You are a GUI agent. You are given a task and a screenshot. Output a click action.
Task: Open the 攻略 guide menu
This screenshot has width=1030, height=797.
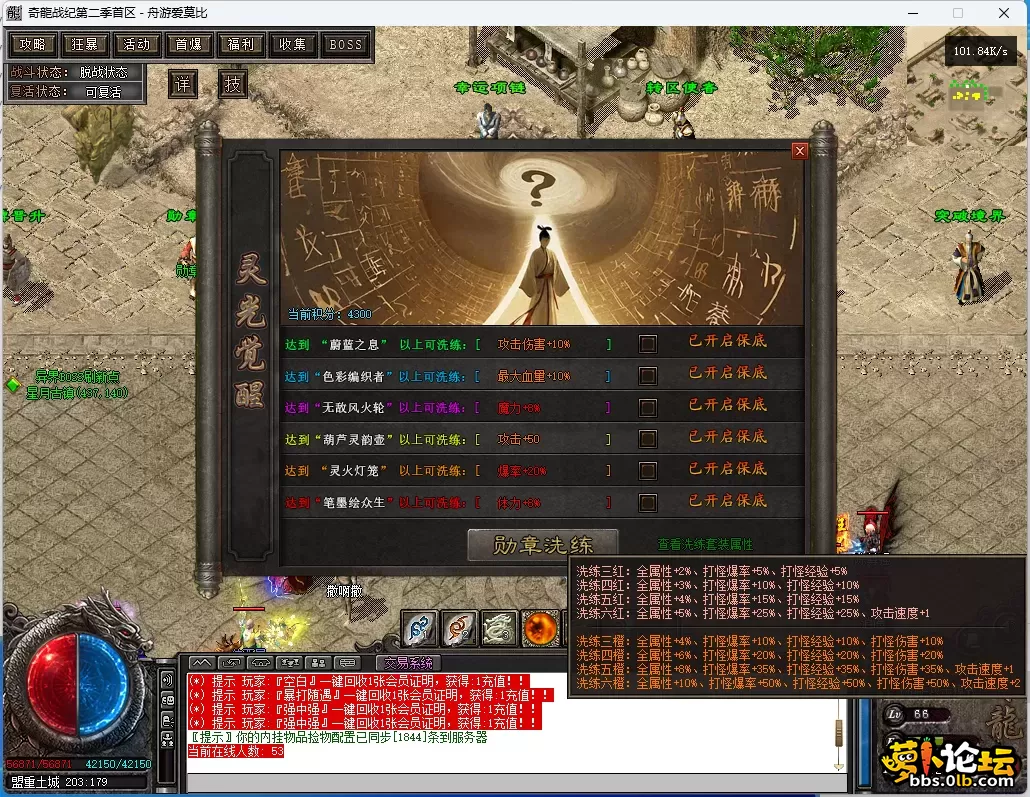[31, 44]
